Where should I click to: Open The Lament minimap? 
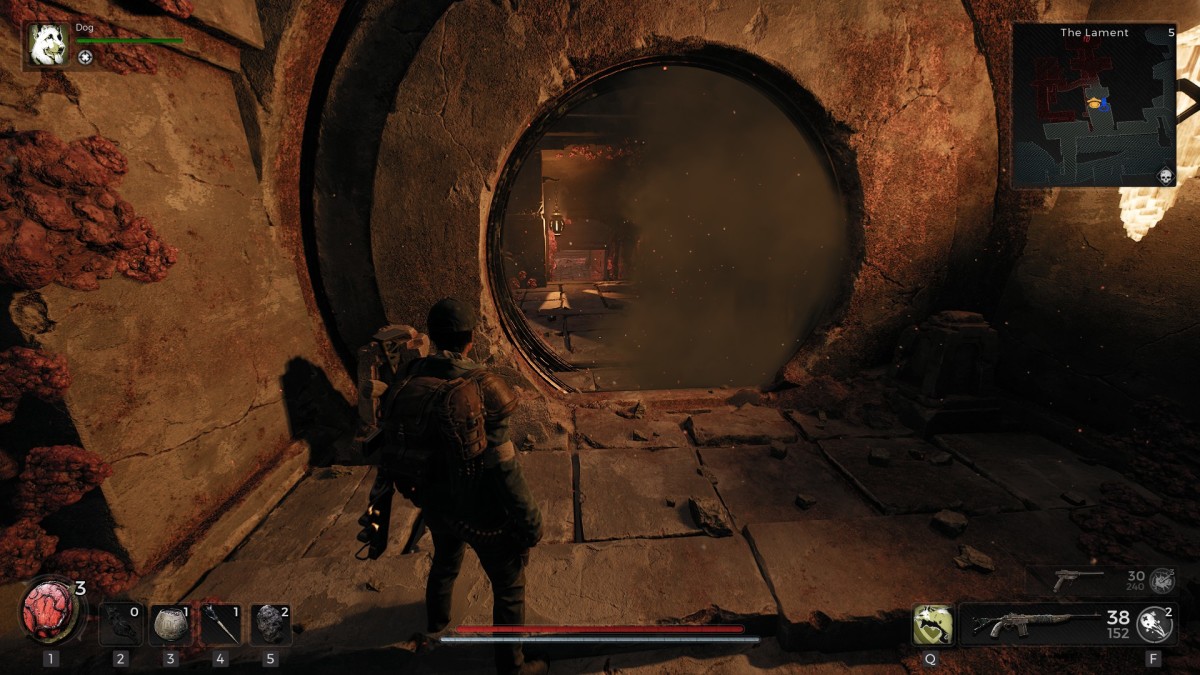pos(1093,105)
